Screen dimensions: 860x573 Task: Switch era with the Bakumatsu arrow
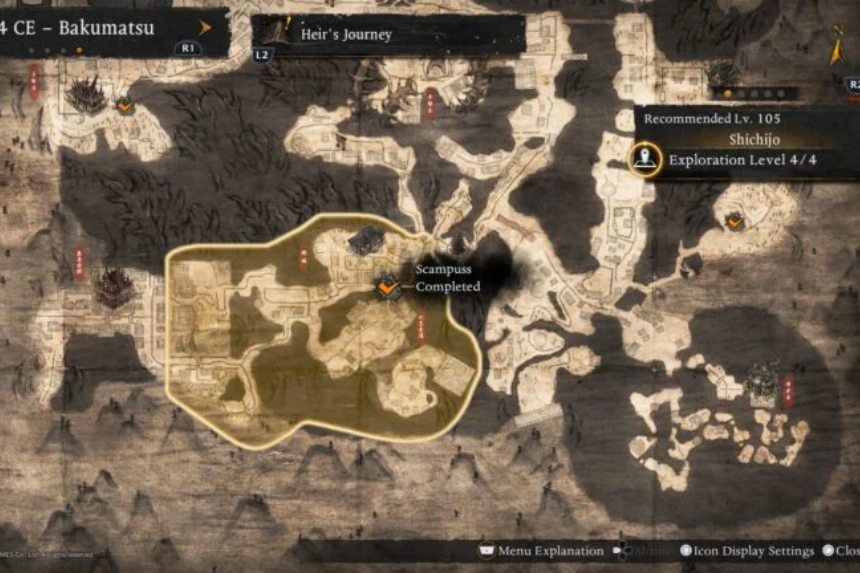click(x=205, y=28)
